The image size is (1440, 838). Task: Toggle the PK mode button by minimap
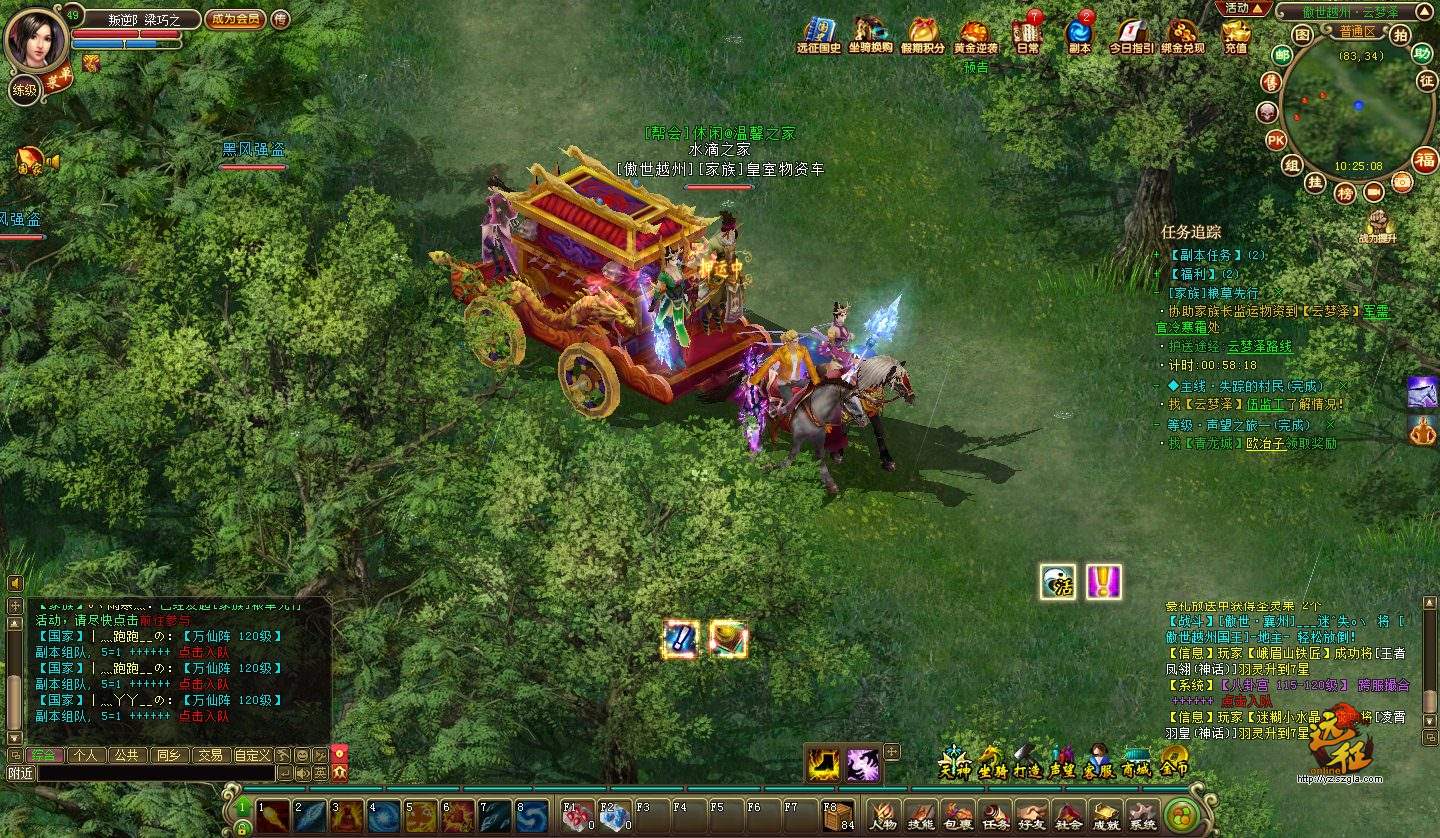tap(1276, 140)
